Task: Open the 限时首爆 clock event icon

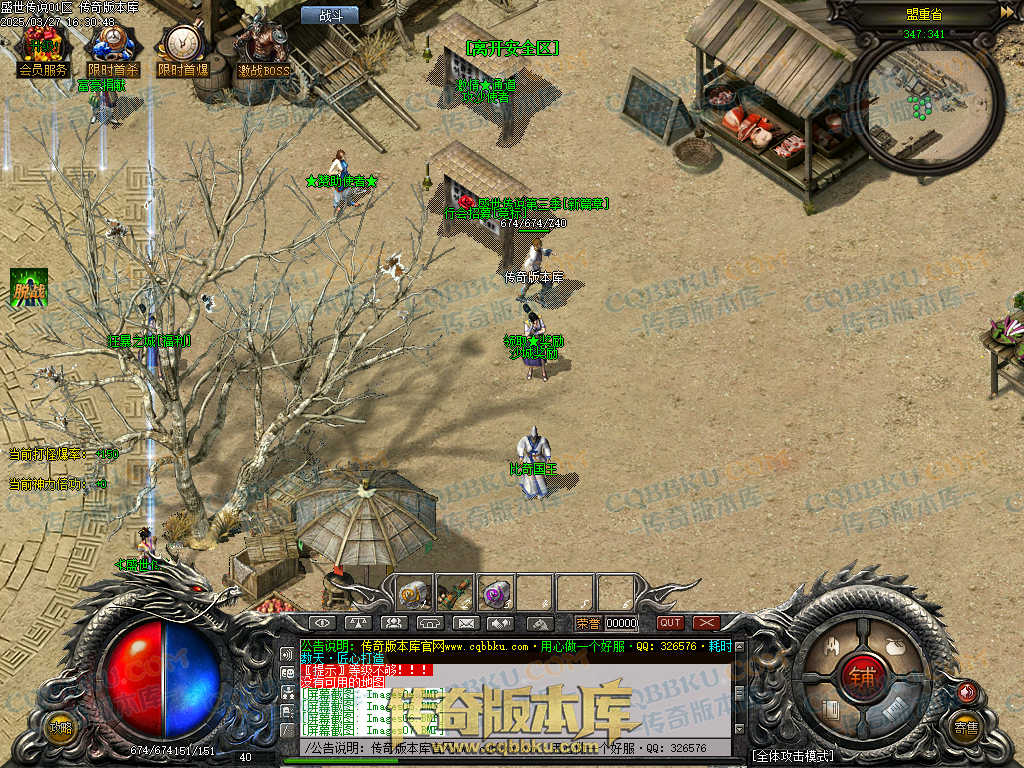Action: pos(182,48)
